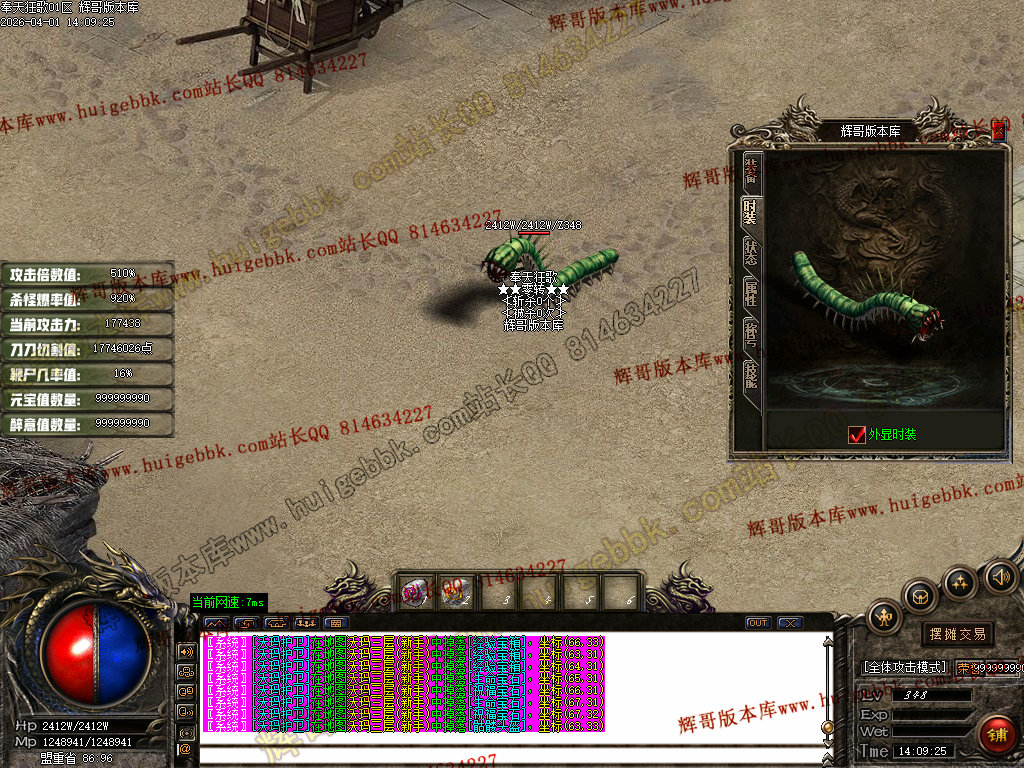Toggle the 外显时装 checkbox
The image size is (1024, 768).
[x=856, y=434]
